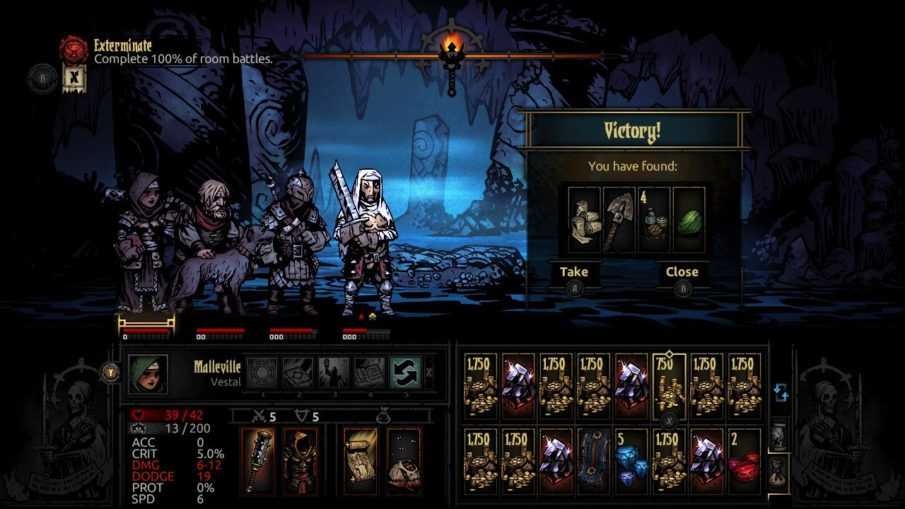Select the golden scroll trinket slot
This screenshot has width=905, height=509.
[x=359, y=459]
